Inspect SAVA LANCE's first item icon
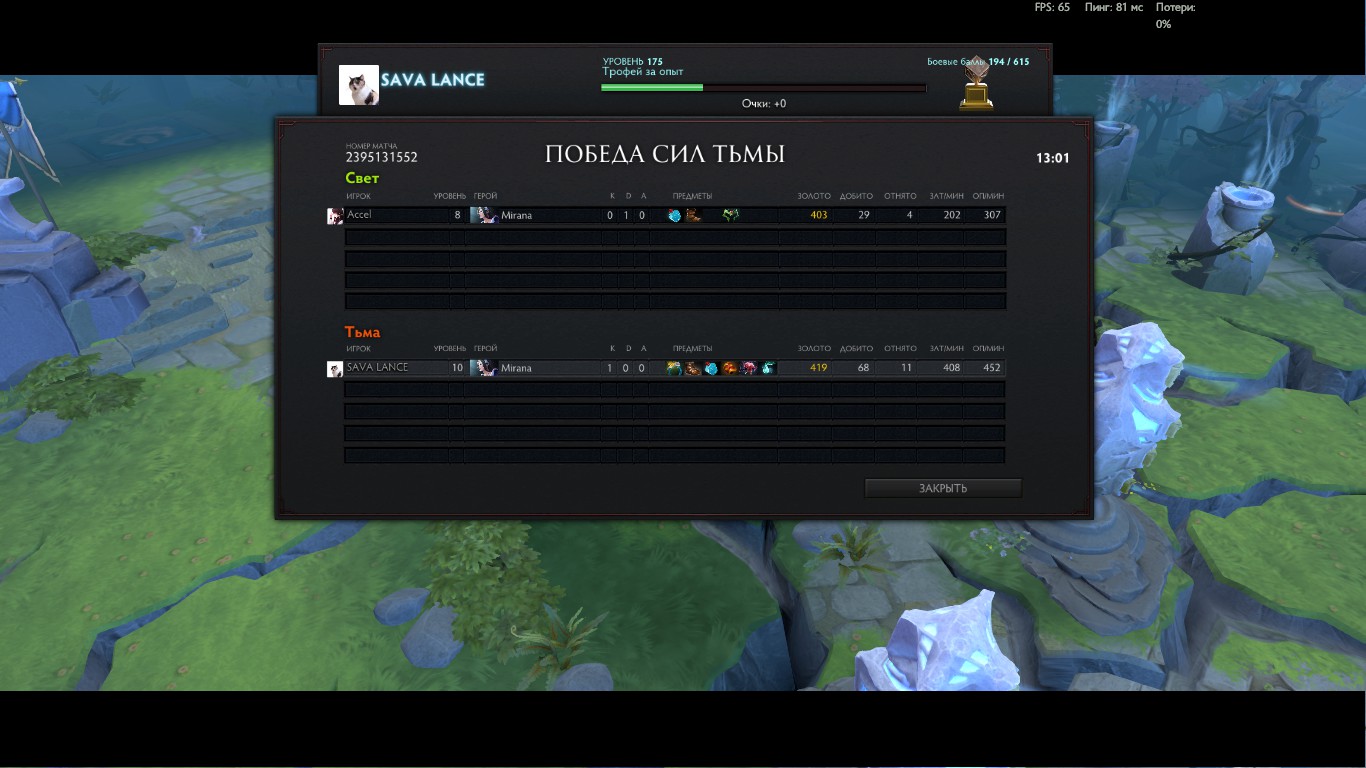The height and width of the screenshot is (768, 1366). (x=674, y=368)
